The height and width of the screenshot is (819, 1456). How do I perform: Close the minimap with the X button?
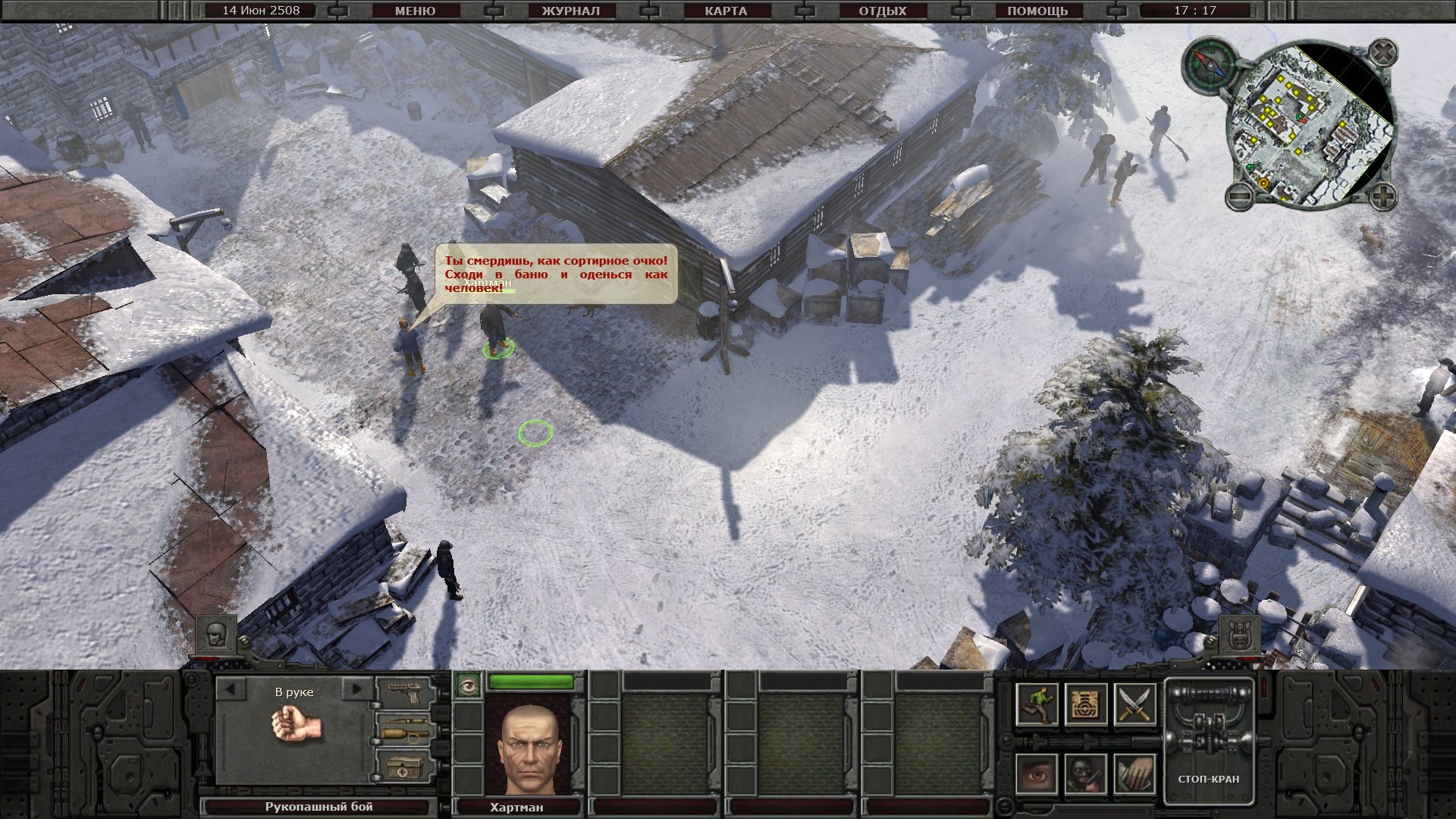click(1383, 52)
